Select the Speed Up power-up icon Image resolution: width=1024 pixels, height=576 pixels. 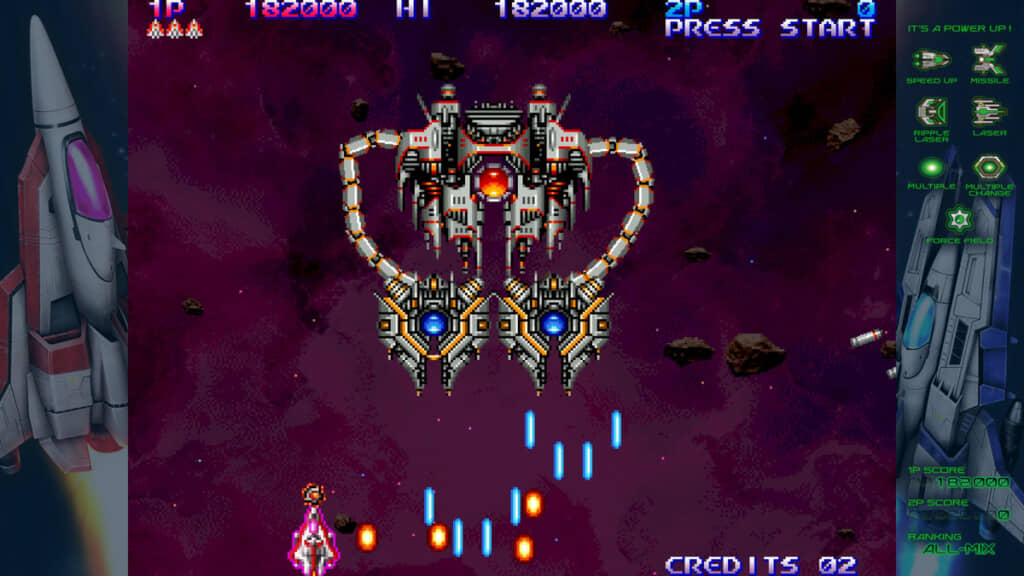tap(932, 60)
